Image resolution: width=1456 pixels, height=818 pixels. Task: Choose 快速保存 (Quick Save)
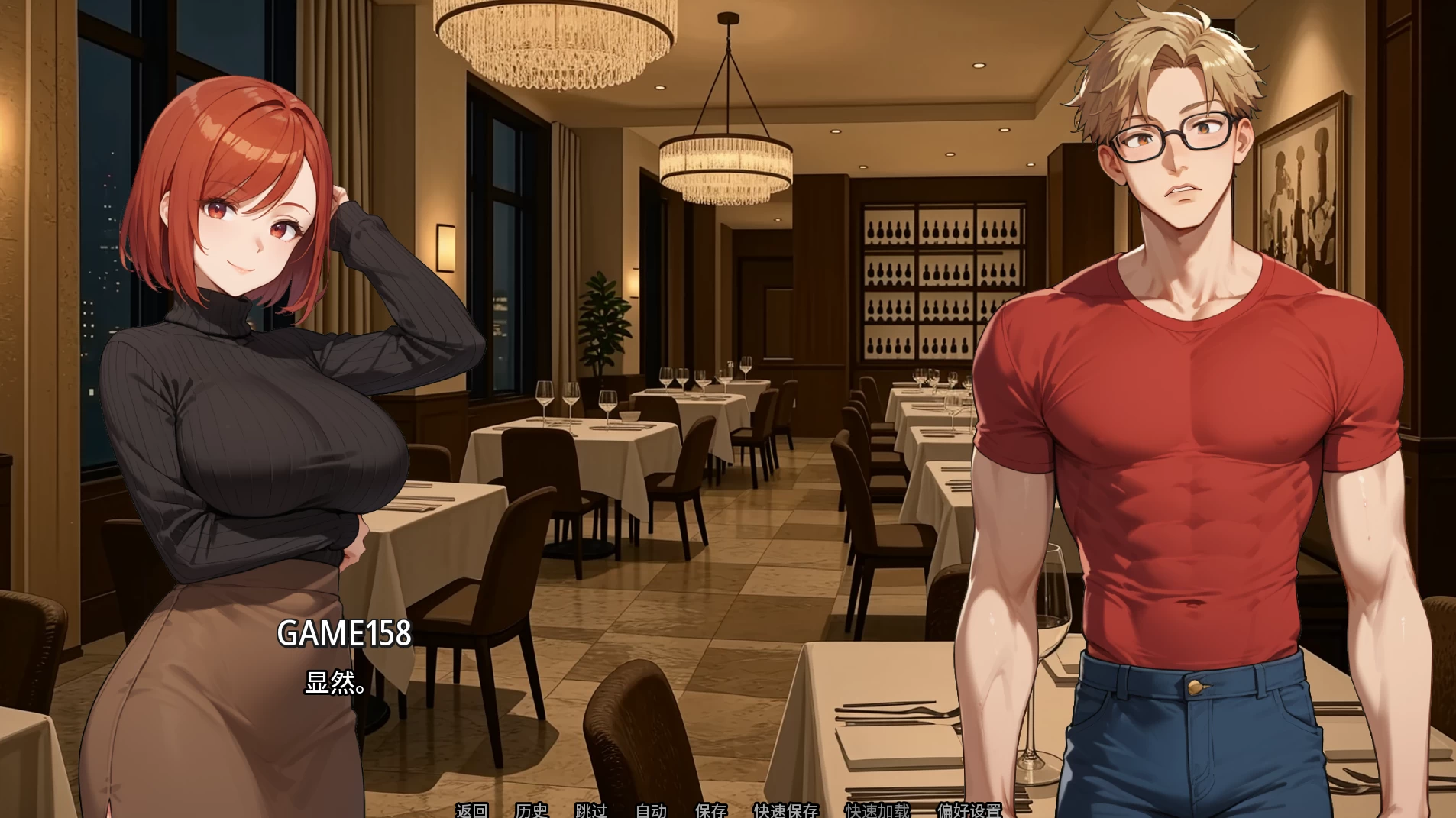785,810
